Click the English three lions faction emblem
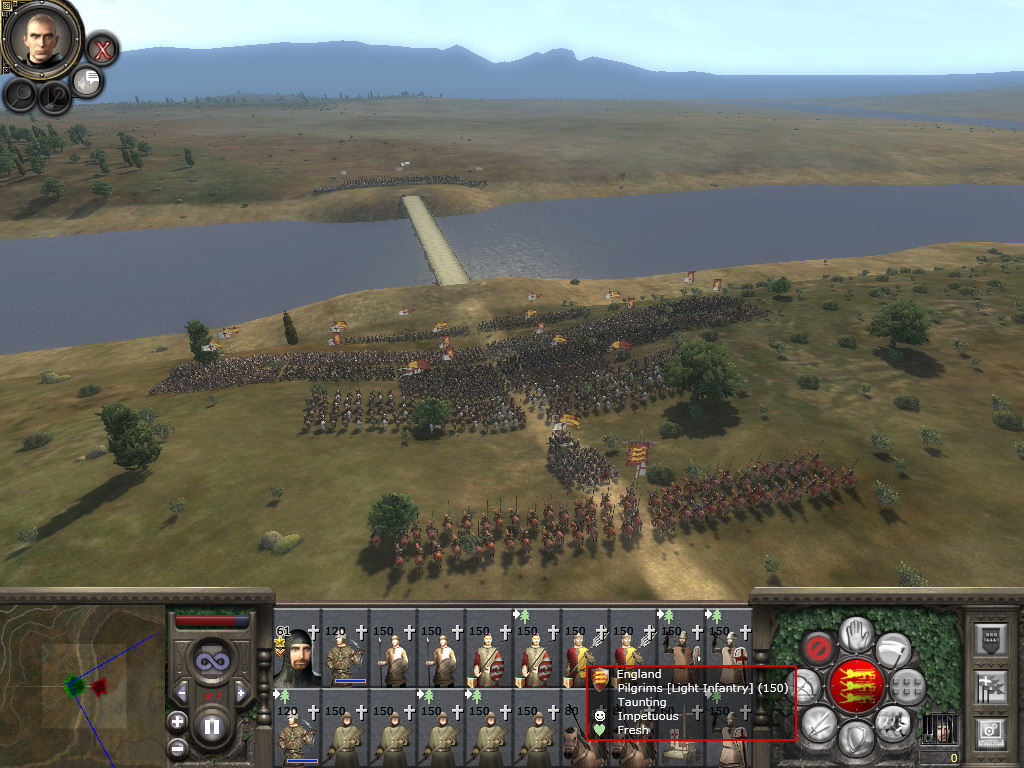Image resolution: width=1024 pixels, height=768 pixels. 857,686
